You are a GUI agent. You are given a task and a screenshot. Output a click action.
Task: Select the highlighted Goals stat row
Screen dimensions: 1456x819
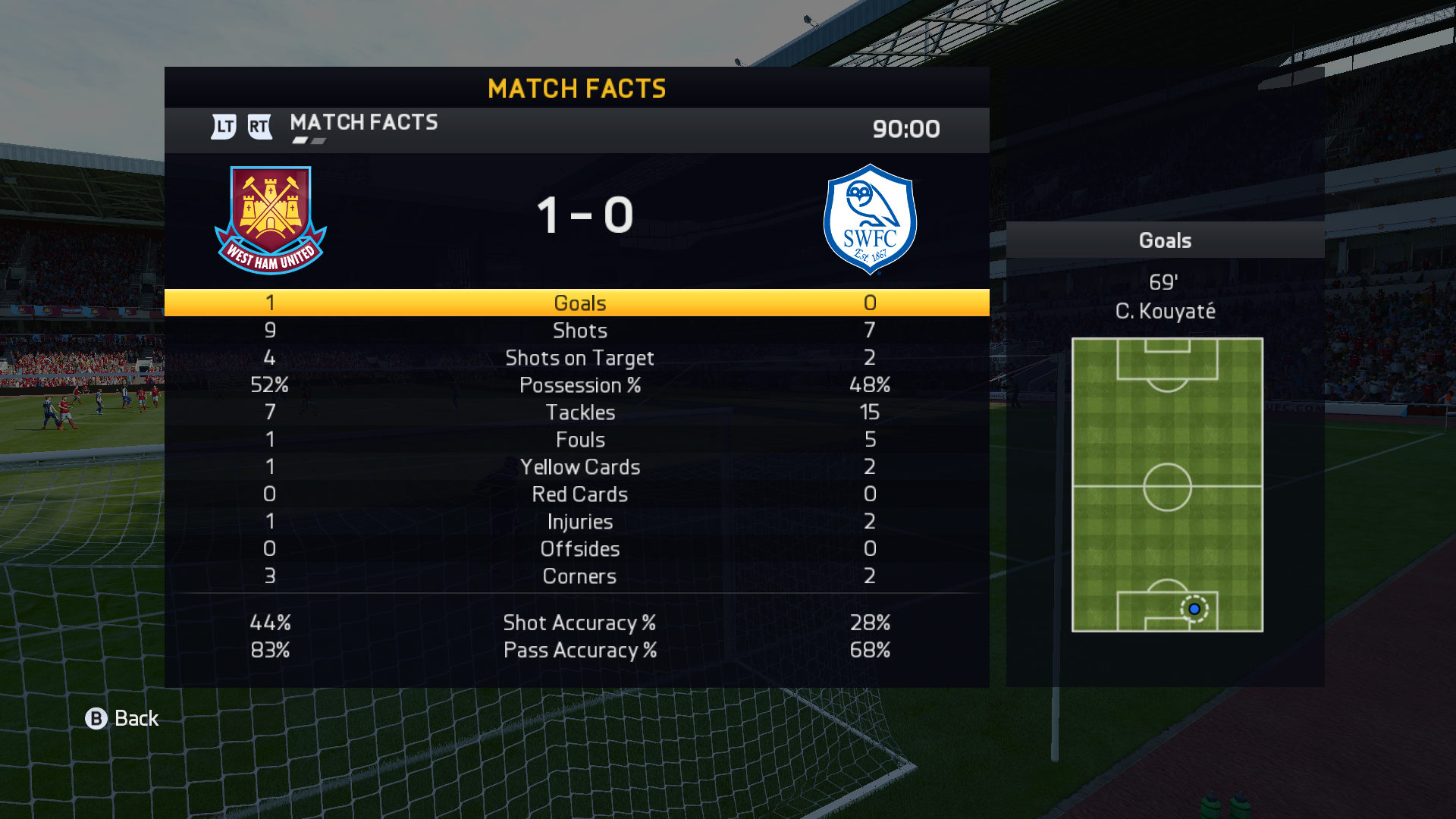click(579, 303)
